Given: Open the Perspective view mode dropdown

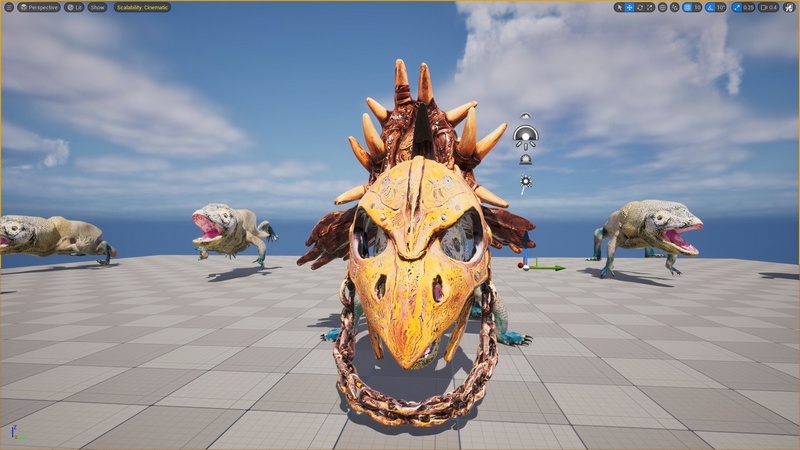Looking at the screenshot, I should (x=39, y=7).
